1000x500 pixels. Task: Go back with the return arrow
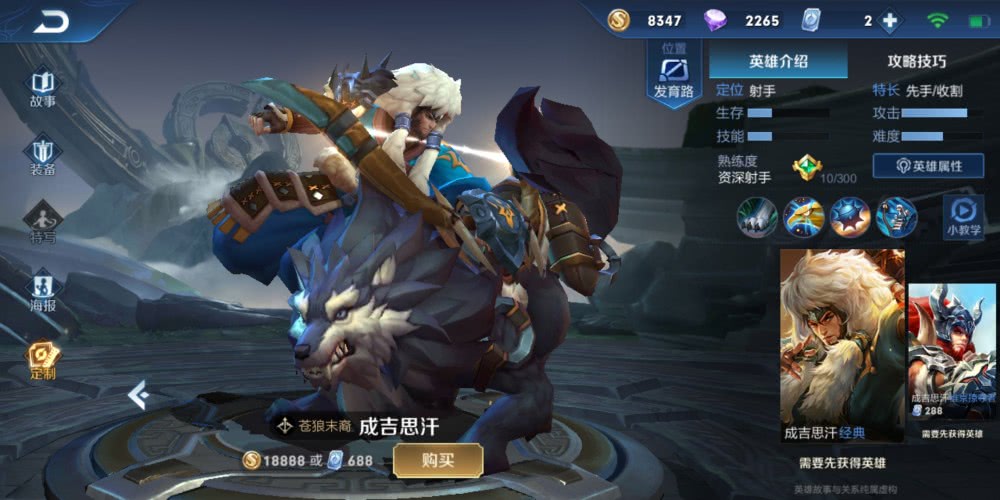click(50, 21)
